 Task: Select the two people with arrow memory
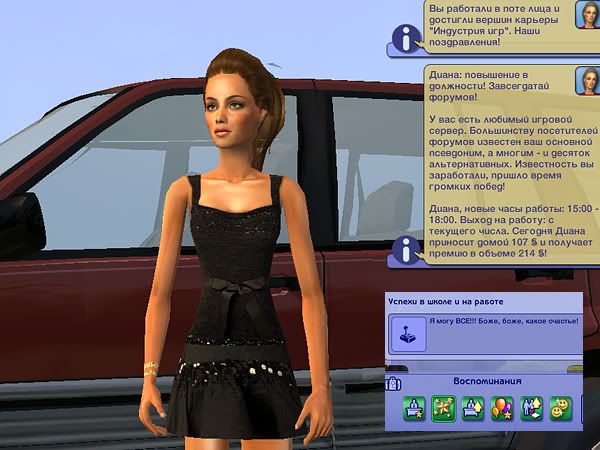[x=531, y=410]
